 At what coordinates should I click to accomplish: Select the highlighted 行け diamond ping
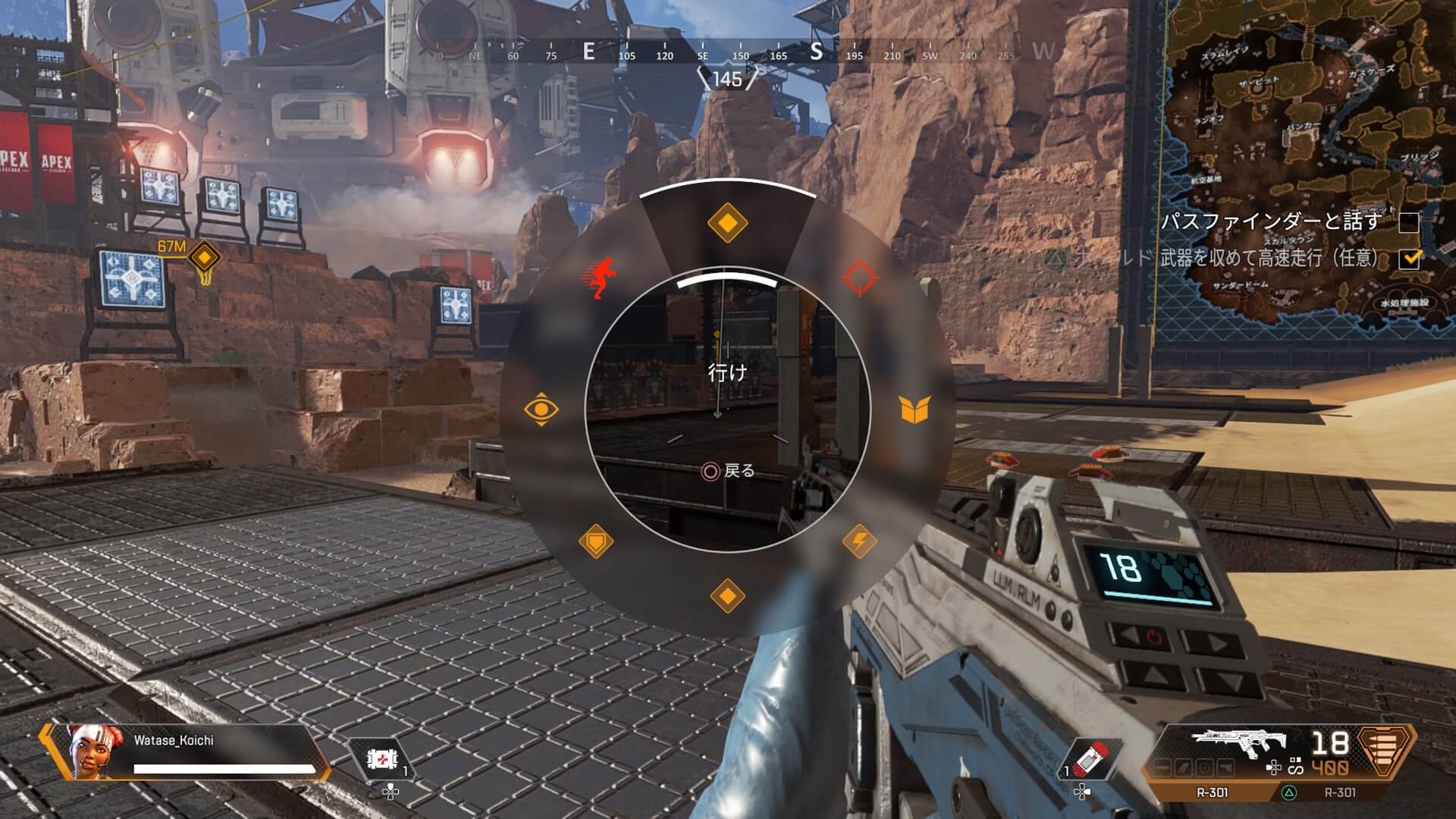click(x=727, y=224)
